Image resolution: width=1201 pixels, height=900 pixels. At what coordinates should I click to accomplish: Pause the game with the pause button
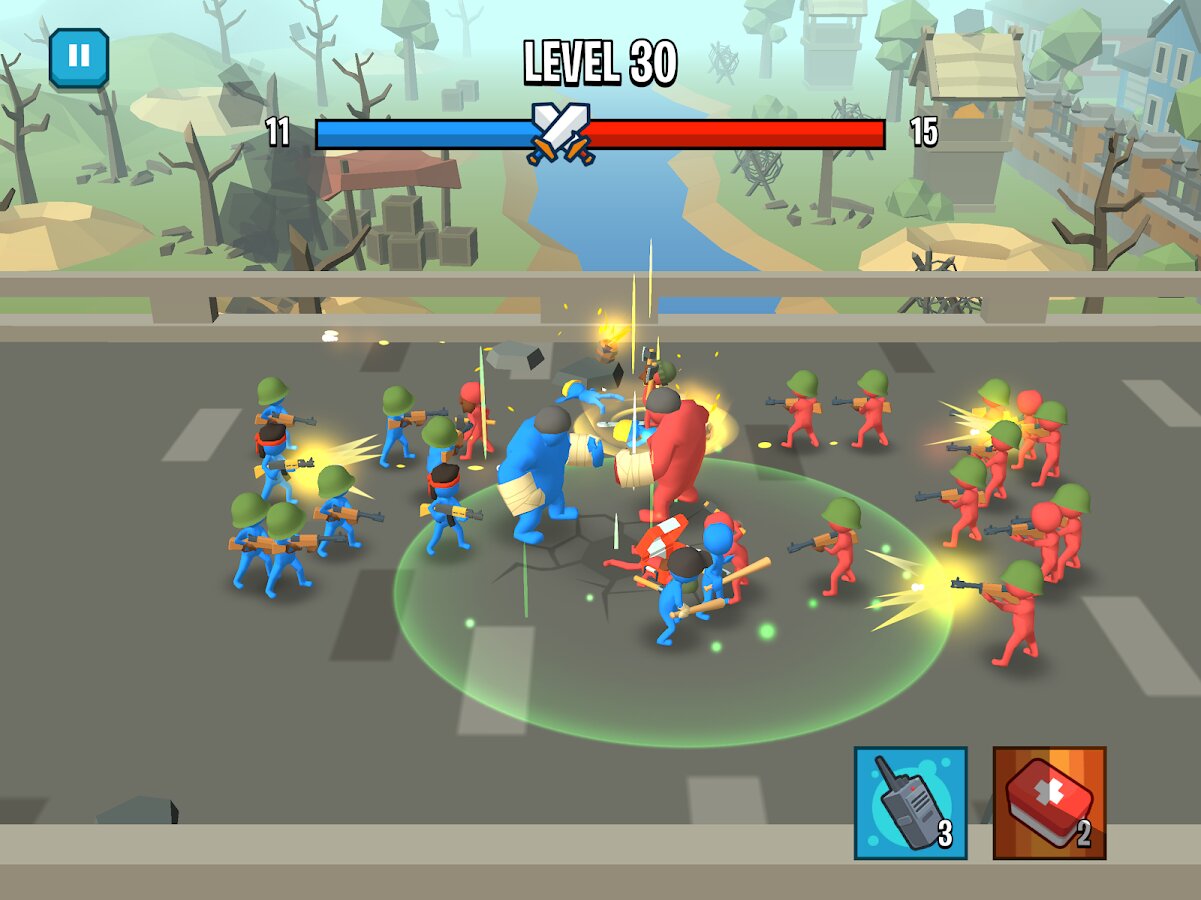pyautogui.click(x=79, y=58)
